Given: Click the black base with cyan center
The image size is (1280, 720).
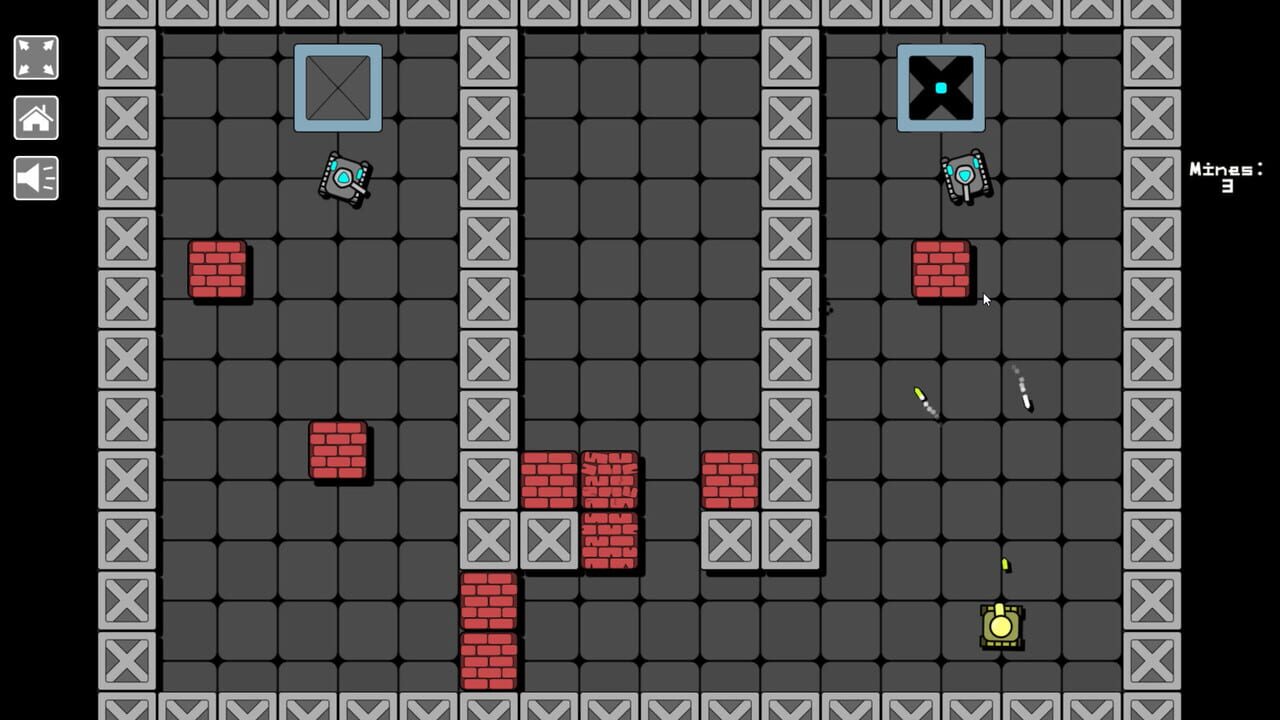Looking at the screenshot, I should [x=941, y=88].
